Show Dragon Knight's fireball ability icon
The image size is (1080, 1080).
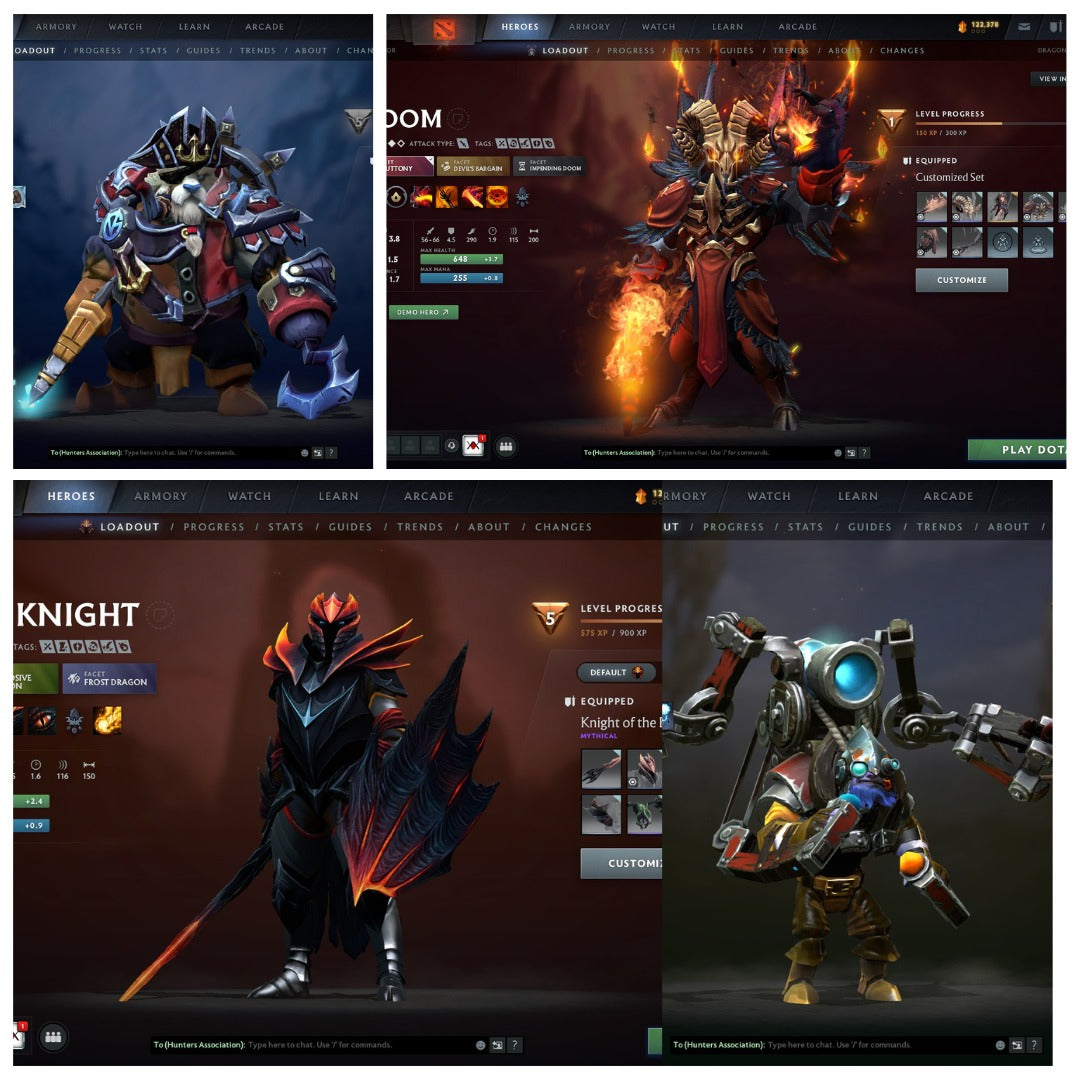[107, 720]
